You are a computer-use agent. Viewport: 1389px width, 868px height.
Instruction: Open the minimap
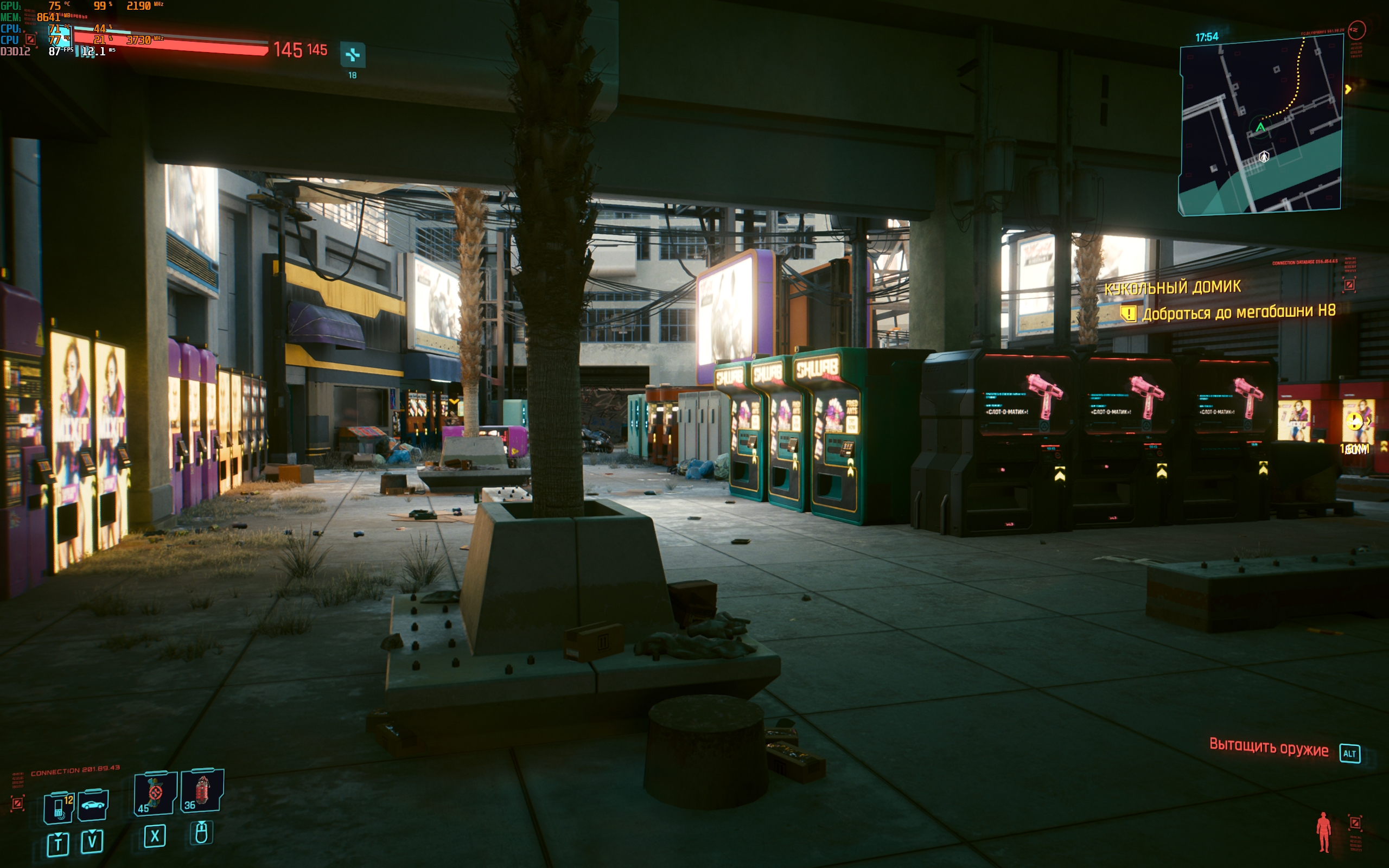point(1260,125)
